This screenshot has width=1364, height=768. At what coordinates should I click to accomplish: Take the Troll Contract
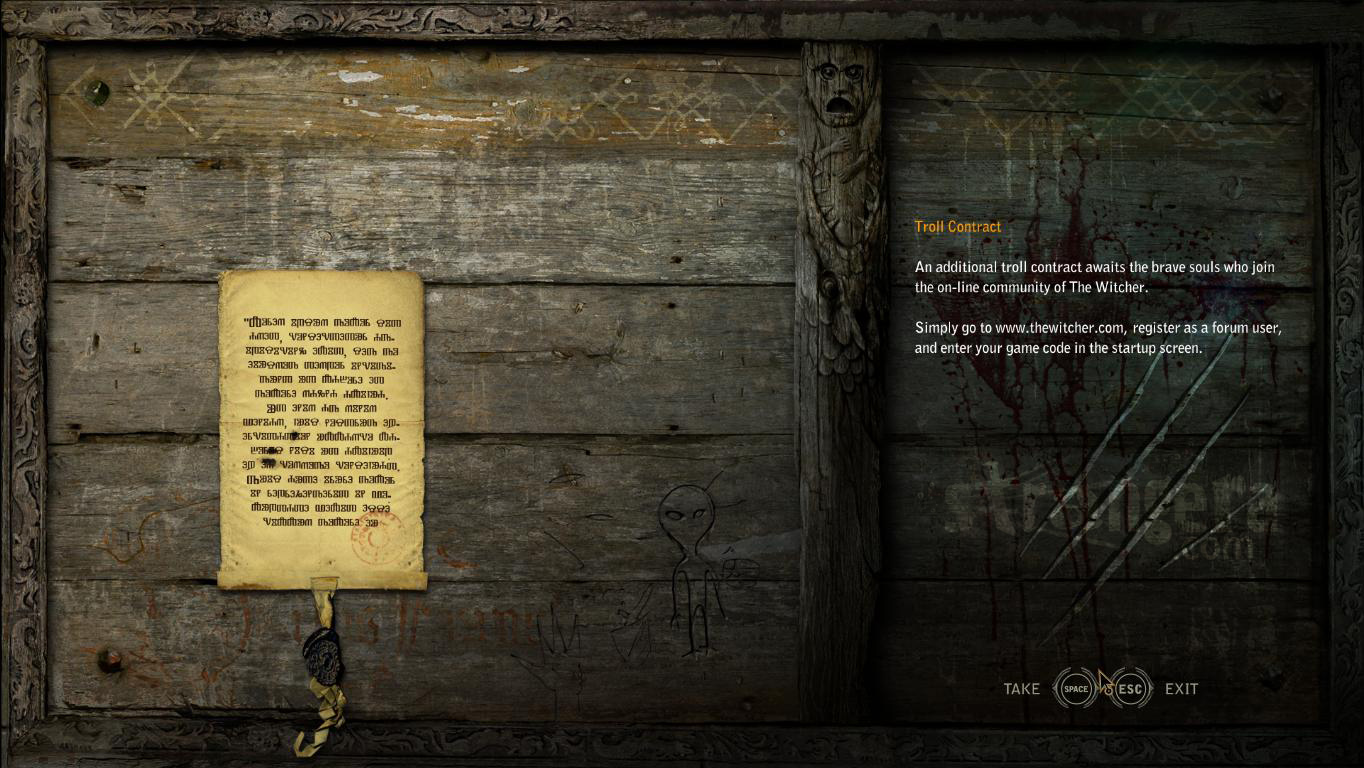(1076, 688)
